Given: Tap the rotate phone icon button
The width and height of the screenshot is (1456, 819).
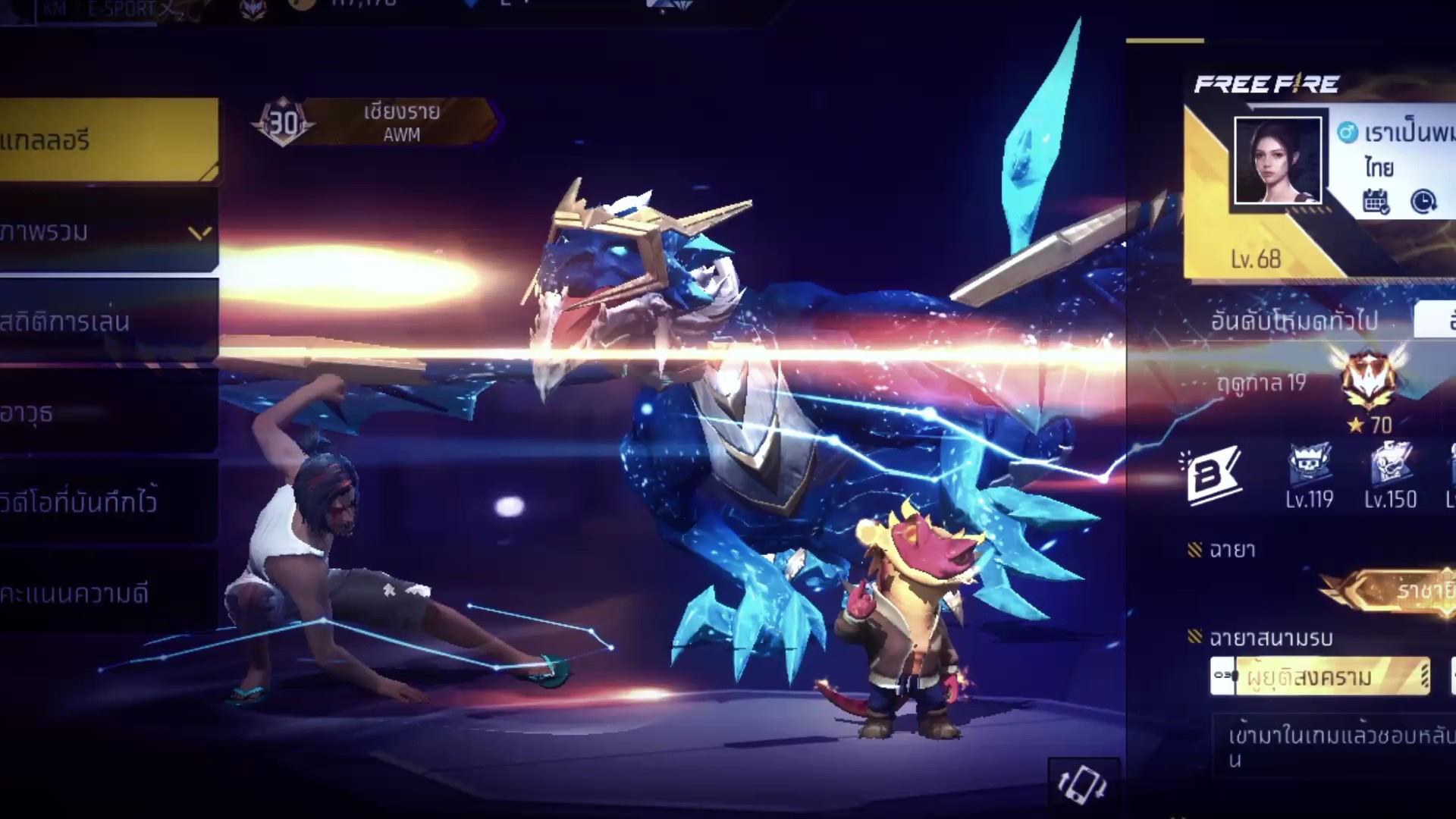Looking at the screenshot, I should [1083, 784].
